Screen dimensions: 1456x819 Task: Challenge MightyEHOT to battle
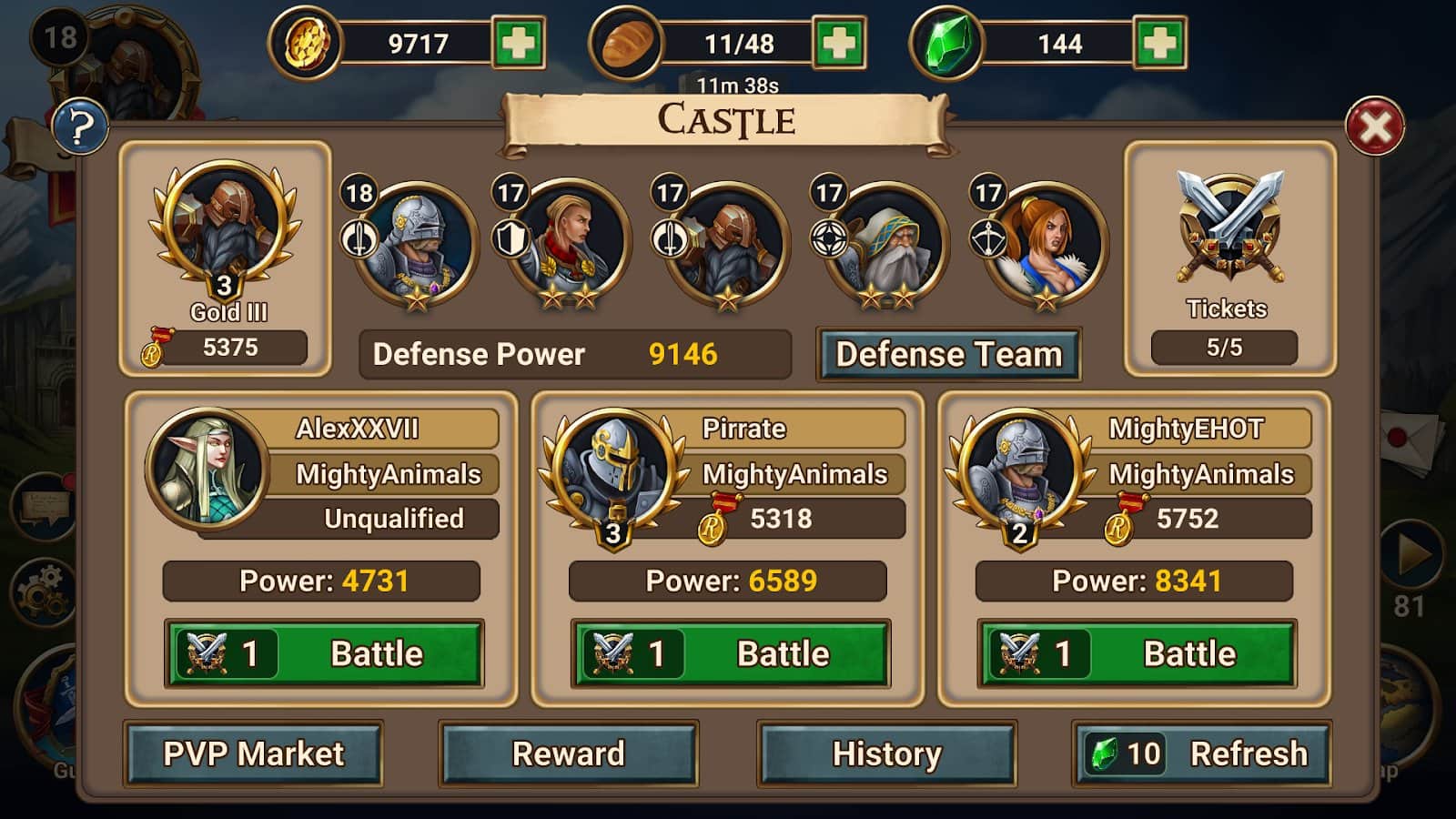(1137, 653)
